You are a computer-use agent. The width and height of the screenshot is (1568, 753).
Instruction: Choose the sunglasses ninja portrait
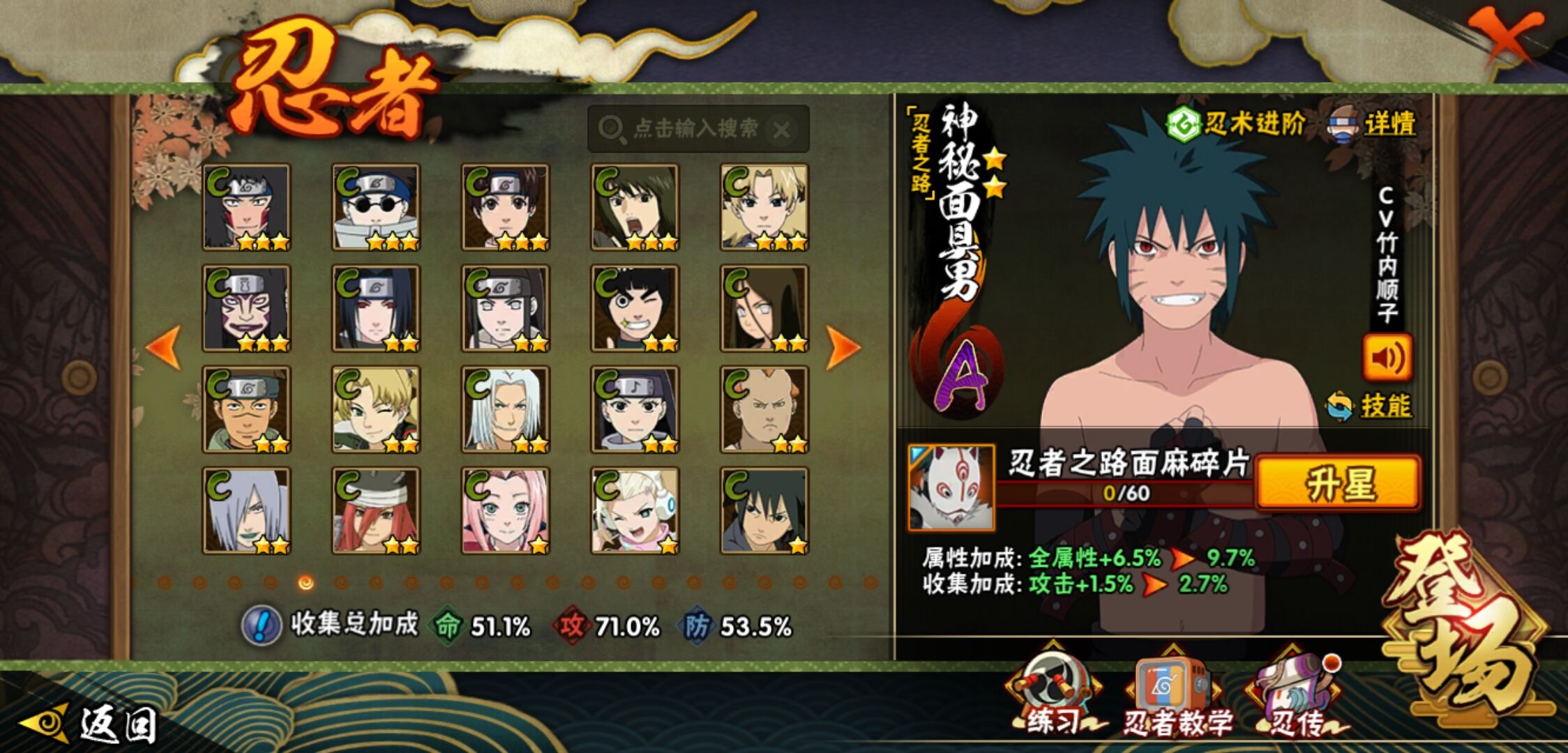(376, 207)
